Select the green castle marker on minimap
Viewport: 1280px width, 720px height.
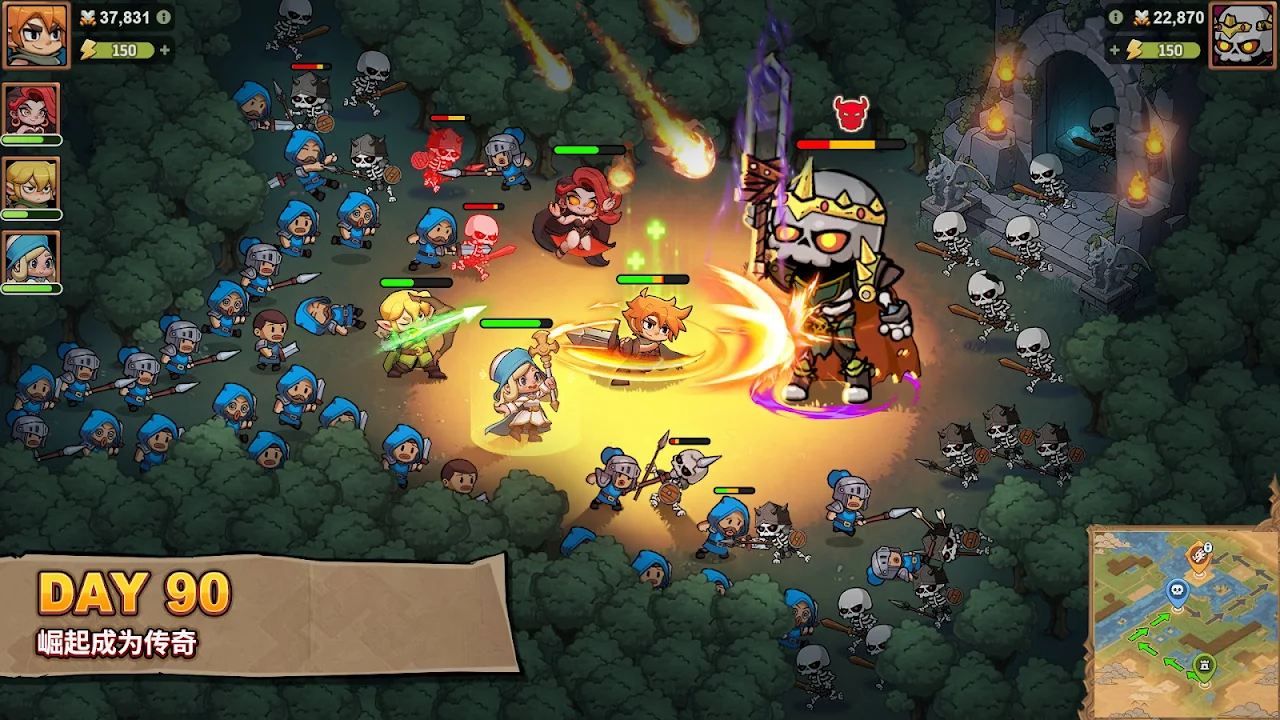point(1205,666)
